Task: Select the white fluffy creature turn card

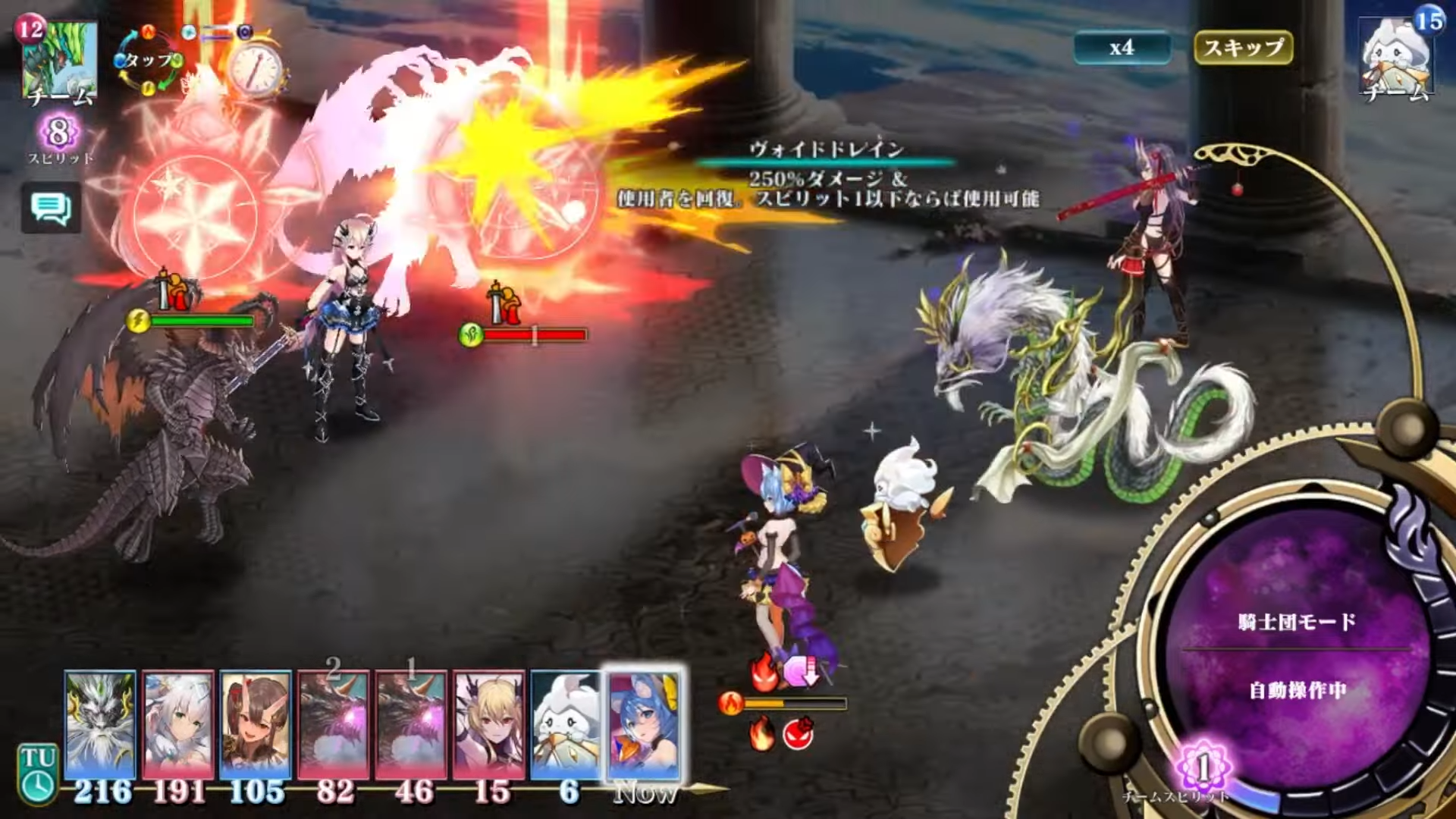Action: click(x=567, y=724)
